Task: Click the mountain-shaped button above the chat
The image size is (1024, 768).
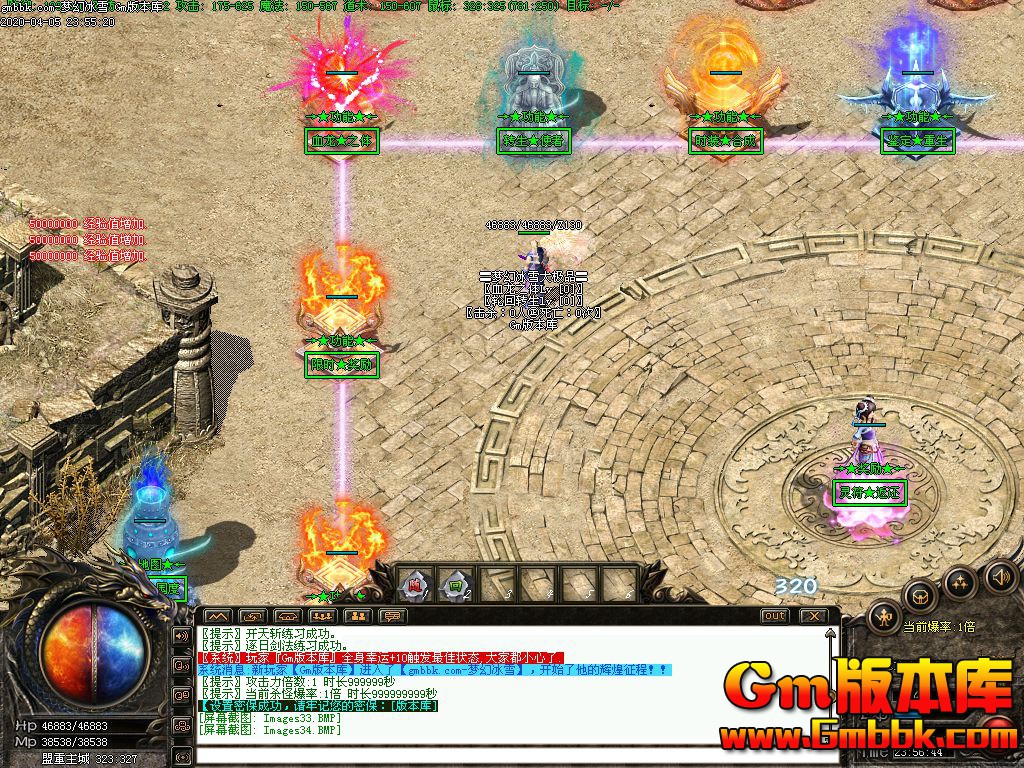Action: tap(217, 616)
